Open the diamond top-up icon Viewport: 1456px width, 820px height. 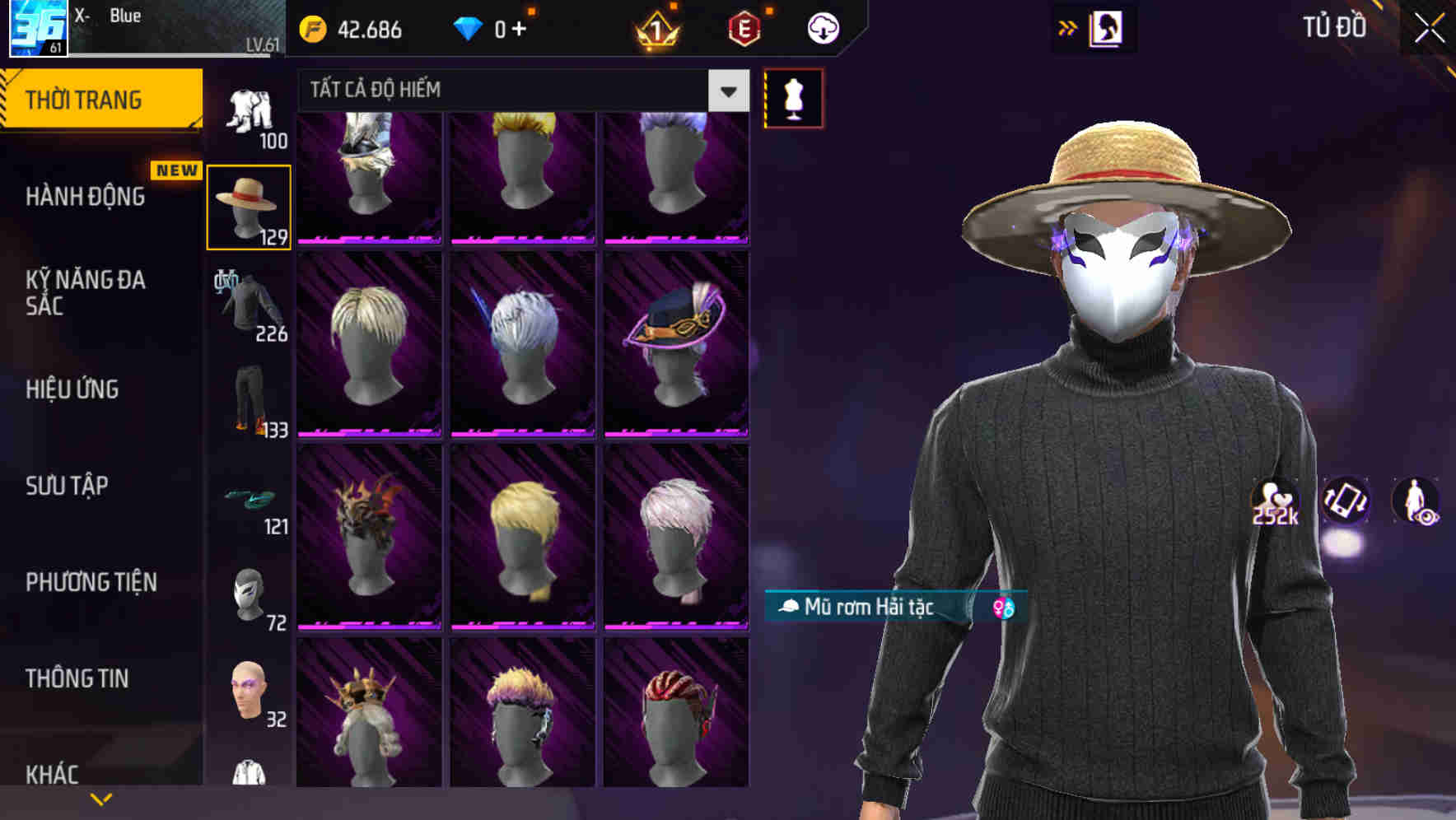[x=467, y=28]
